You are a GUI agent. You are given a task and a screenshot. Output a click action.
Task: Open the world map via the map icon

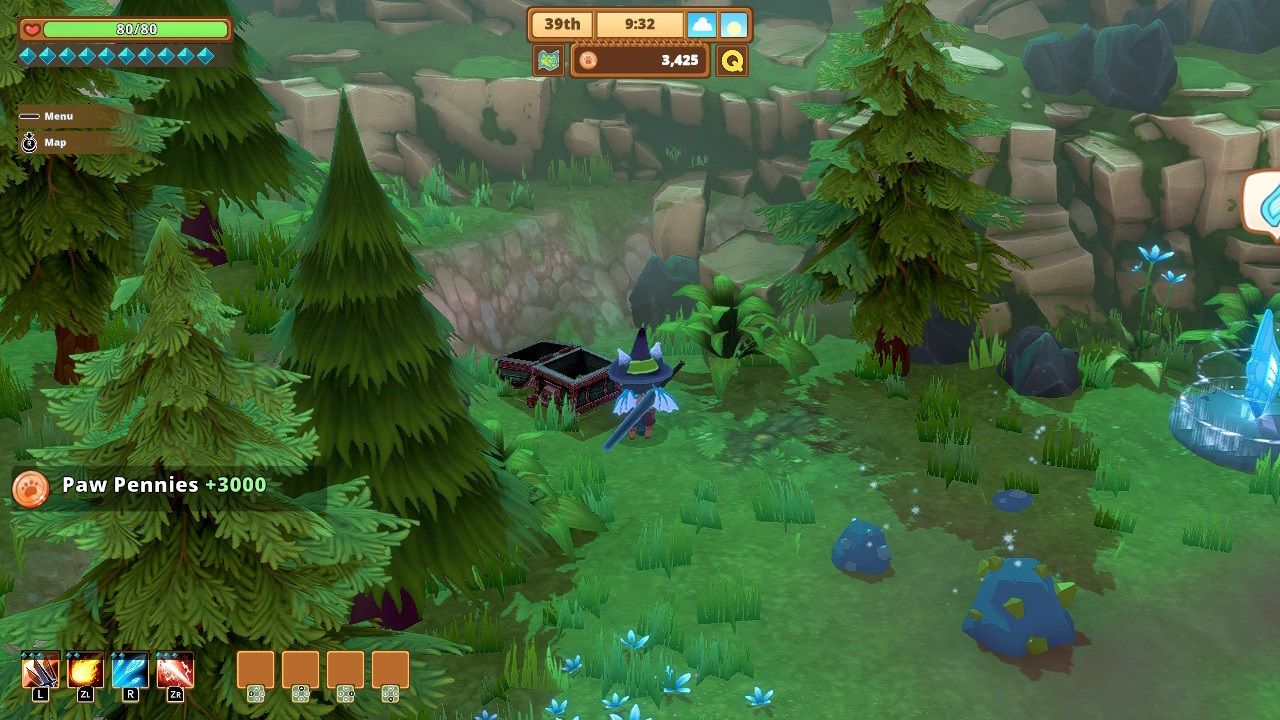coord(548,59)
